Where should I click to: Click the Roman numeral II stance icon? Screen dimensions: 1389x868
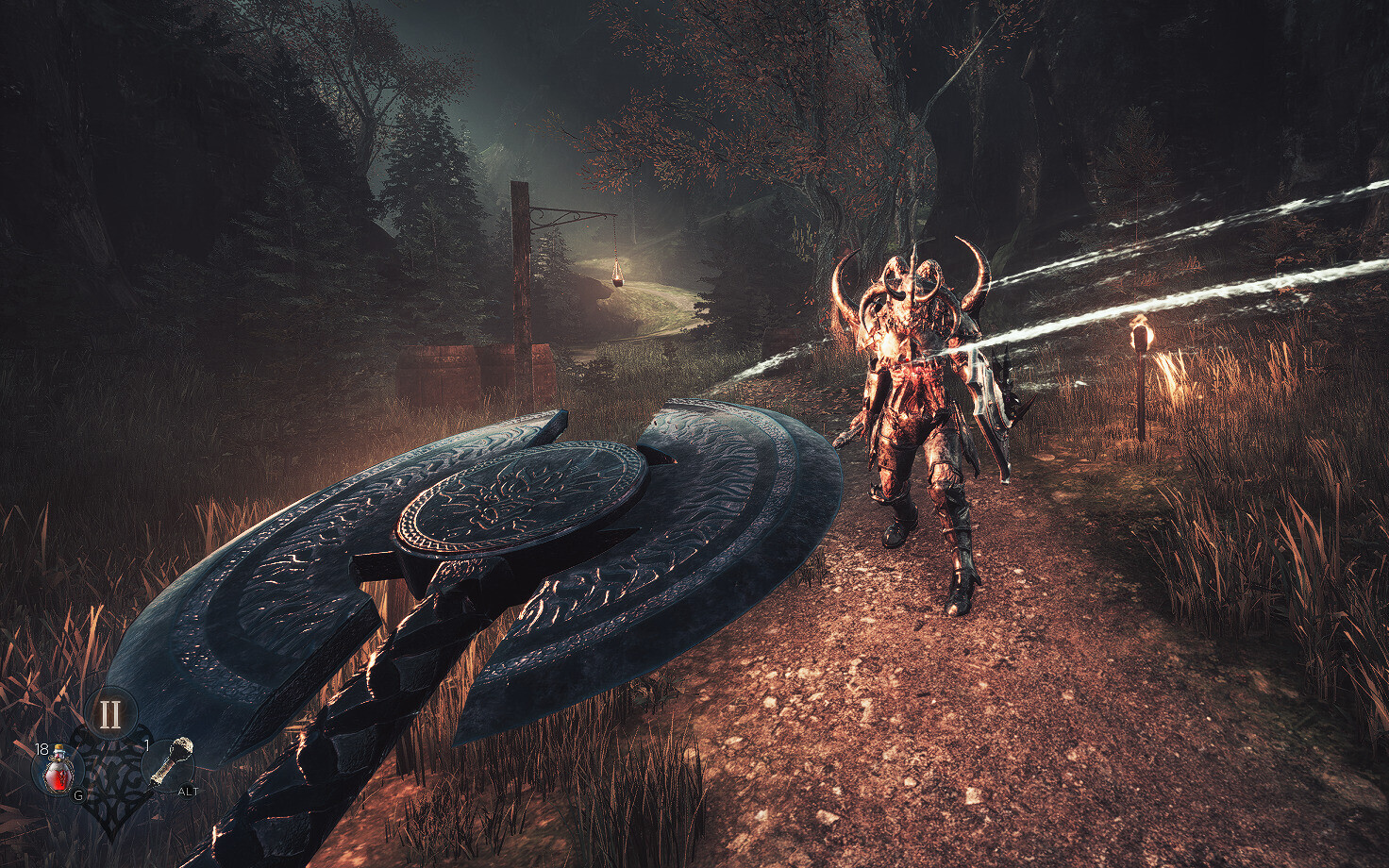coord(109,713)
